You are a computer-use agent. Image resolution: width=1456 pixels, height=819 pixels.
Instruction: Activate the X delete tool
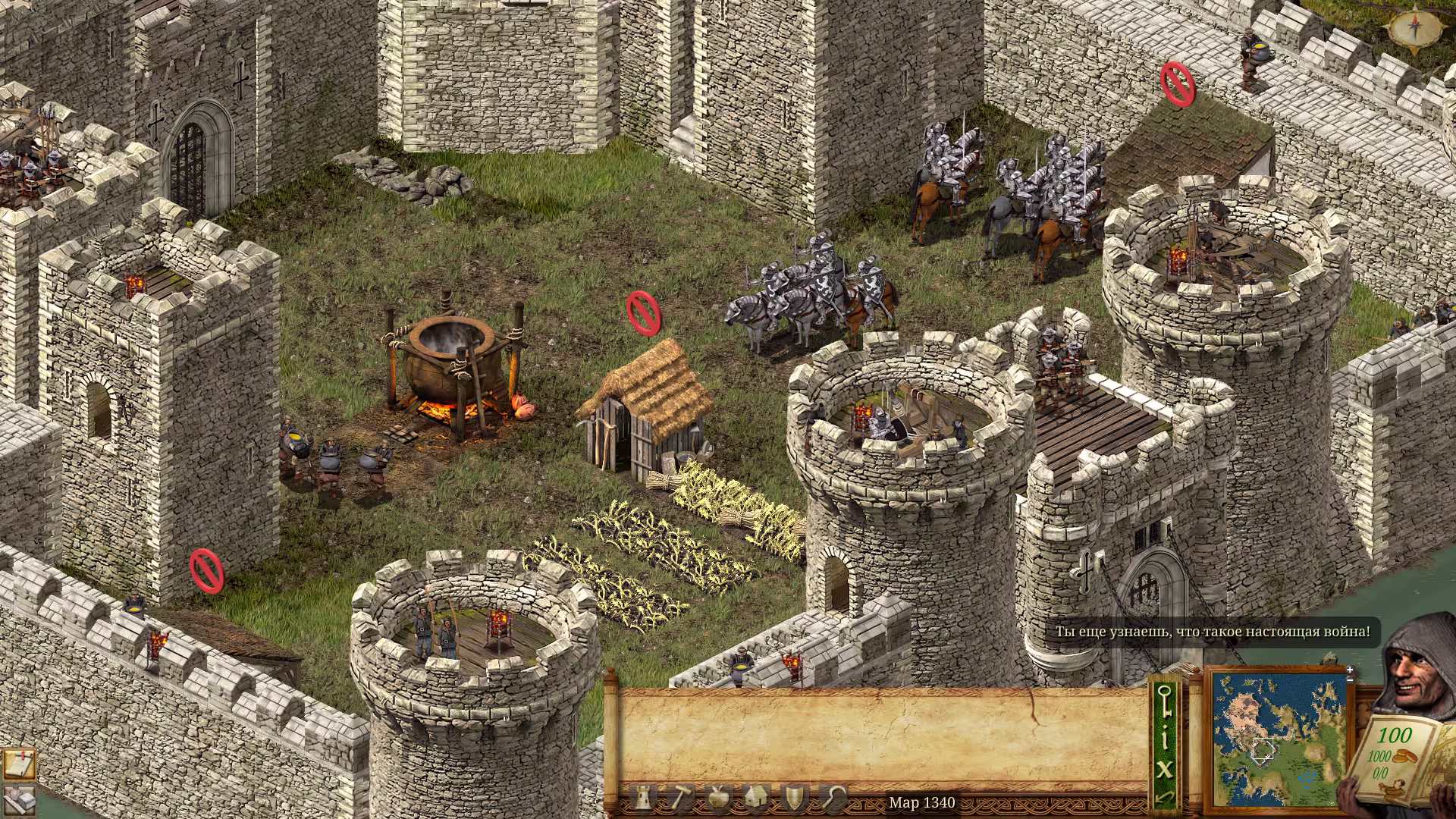click(1165, 769)
